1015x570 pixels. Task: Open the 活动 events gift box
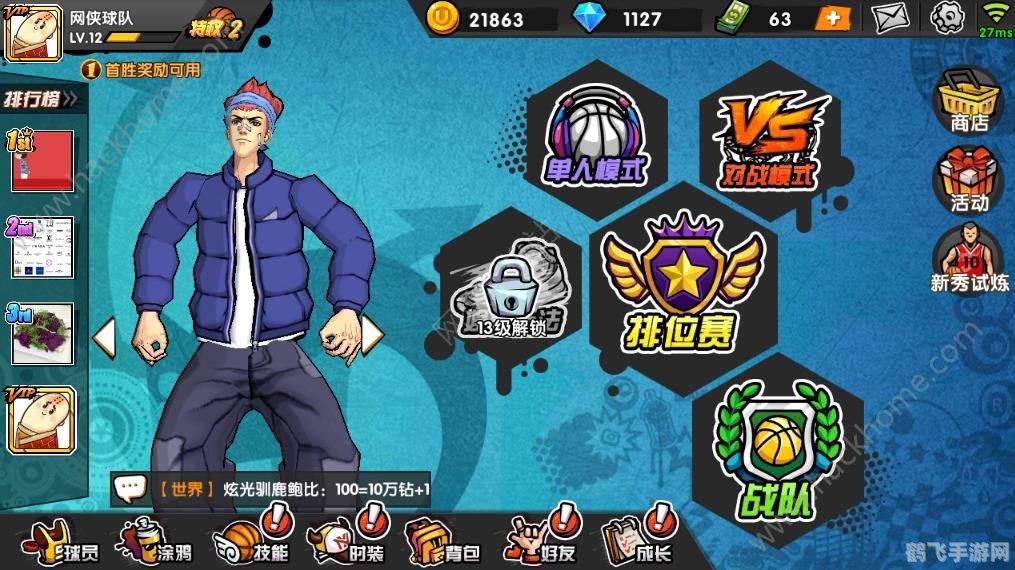[969, 180]
